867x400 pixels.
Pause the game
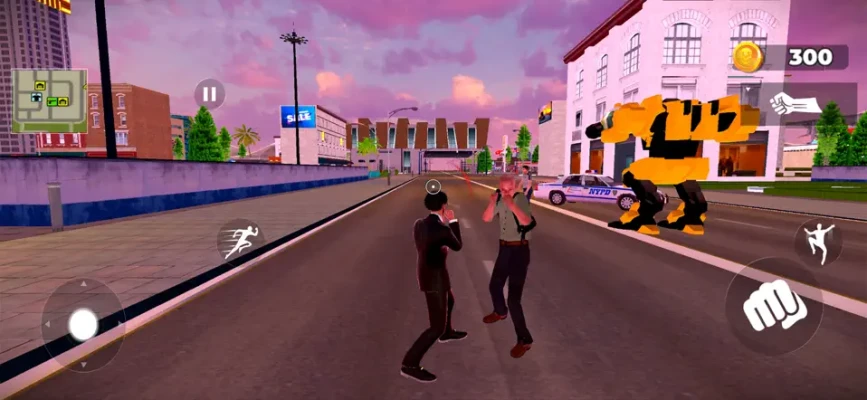209,95
